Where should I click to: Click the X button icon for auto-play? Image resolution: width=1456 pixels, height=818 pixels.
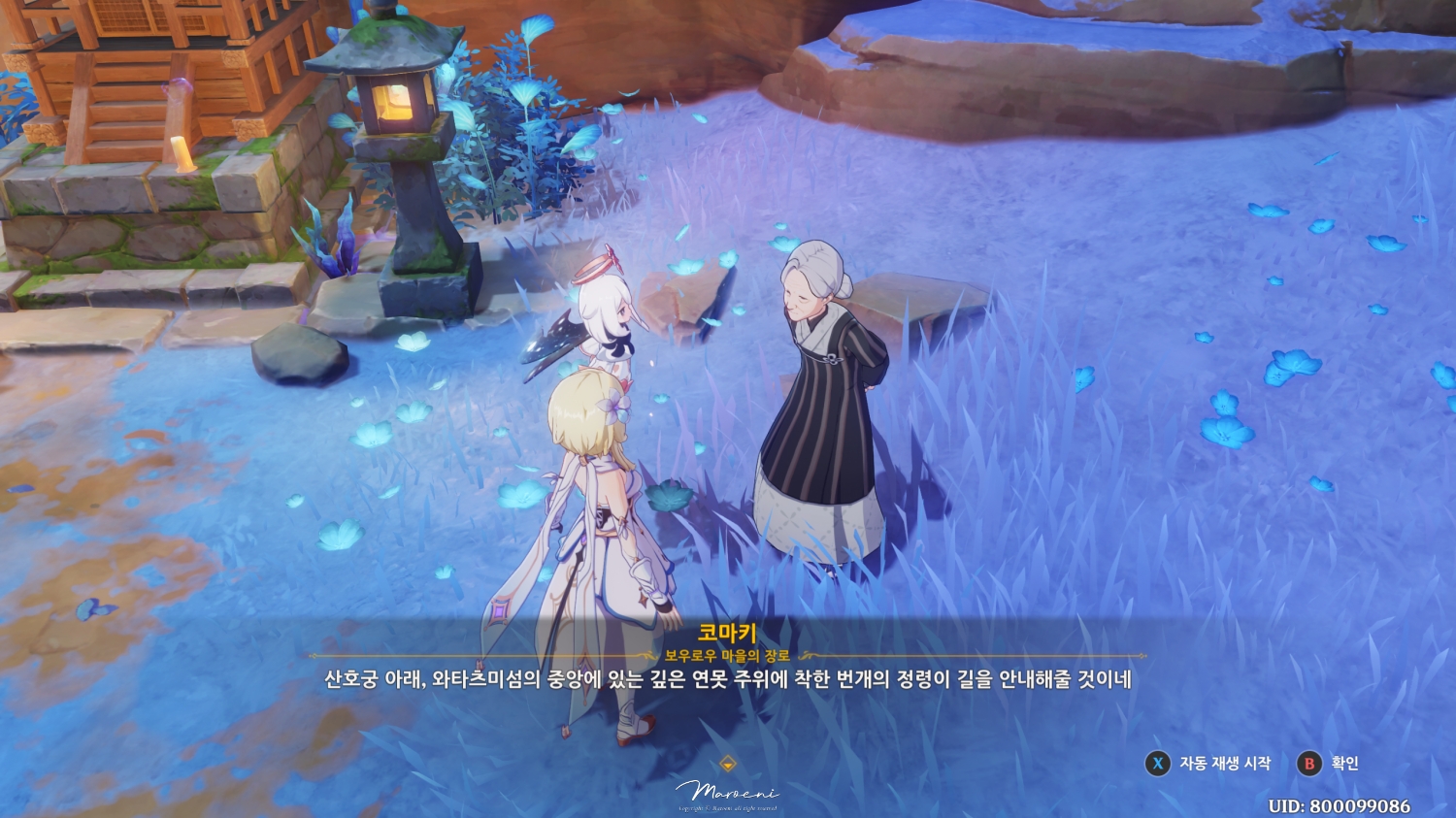(x=1158, y=764)
